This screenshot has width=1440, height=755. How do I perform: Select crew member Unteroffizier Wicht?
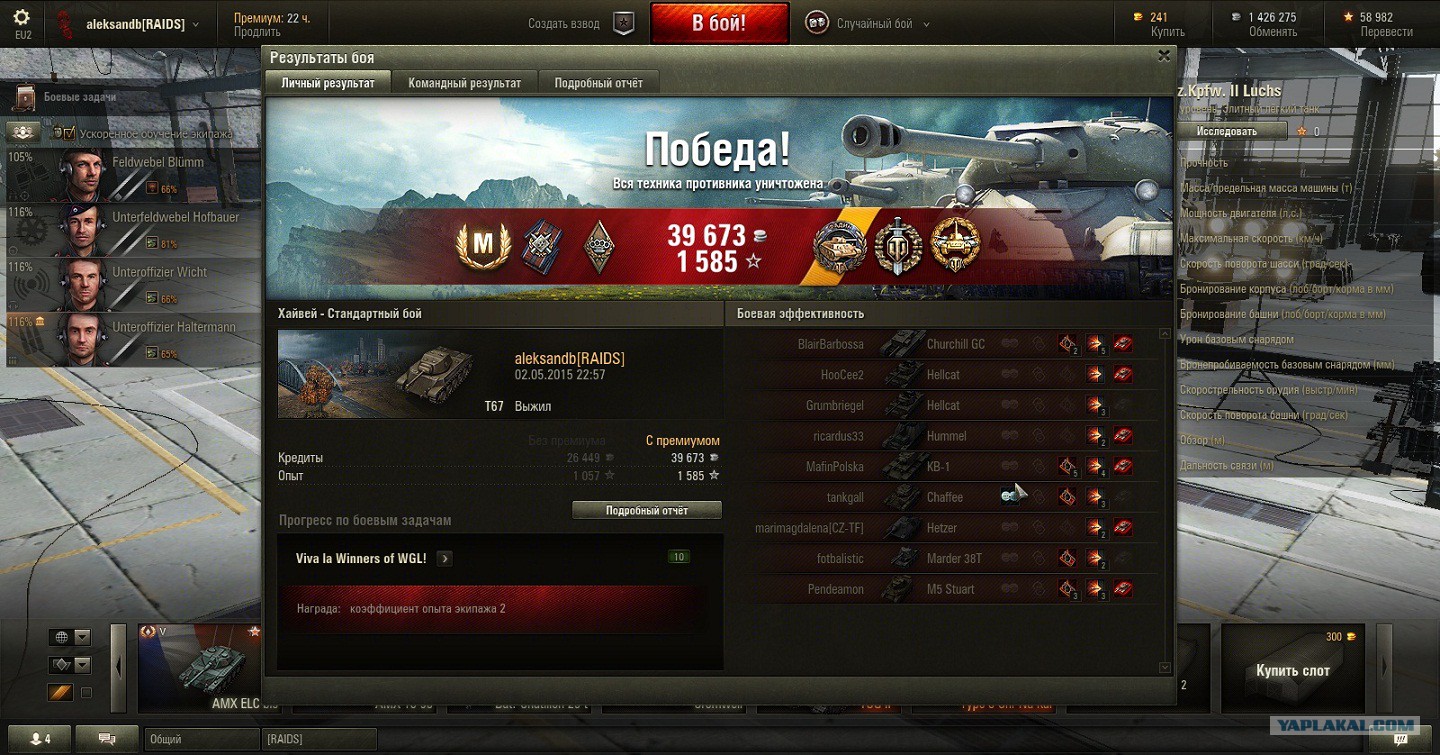130,284
